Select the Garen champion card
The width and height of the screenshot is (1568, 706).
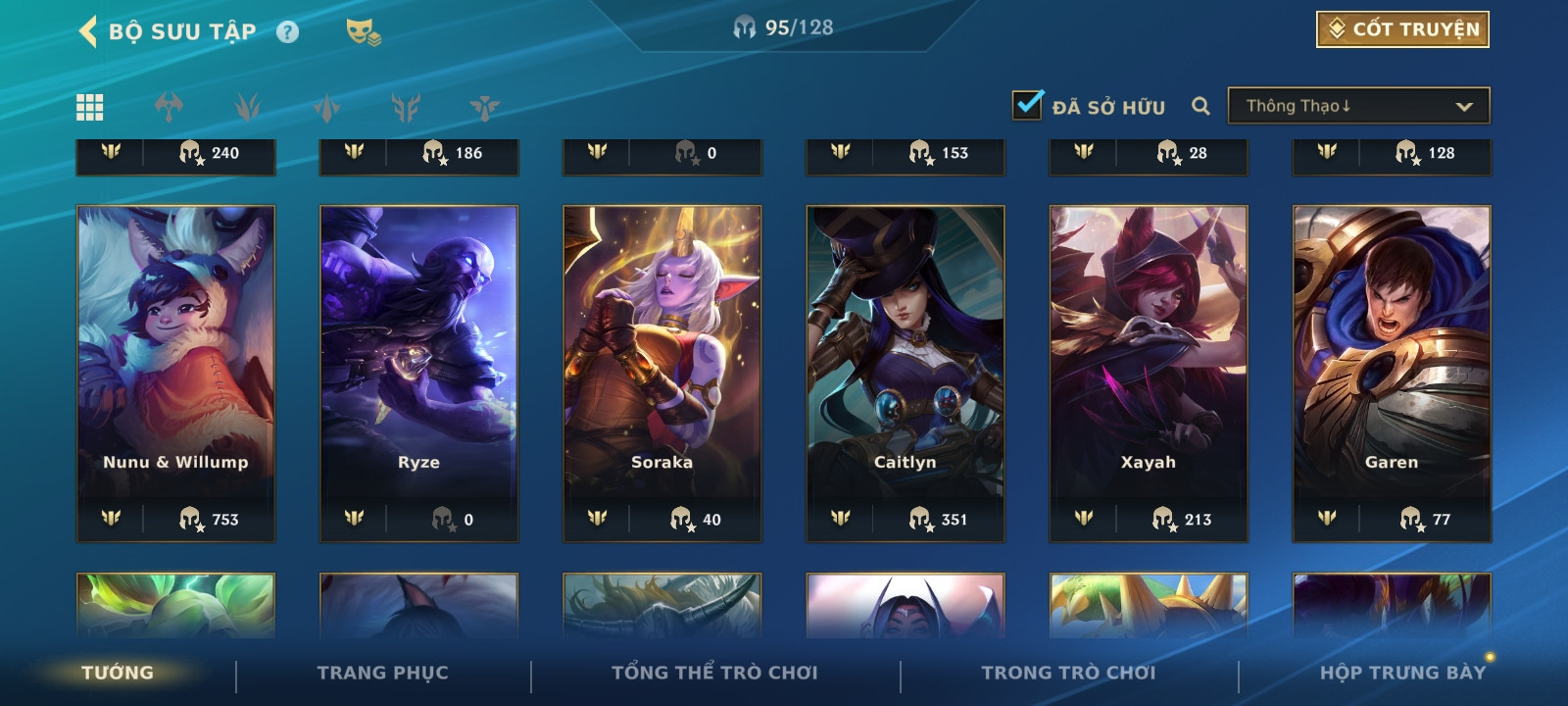[1392, 373]
